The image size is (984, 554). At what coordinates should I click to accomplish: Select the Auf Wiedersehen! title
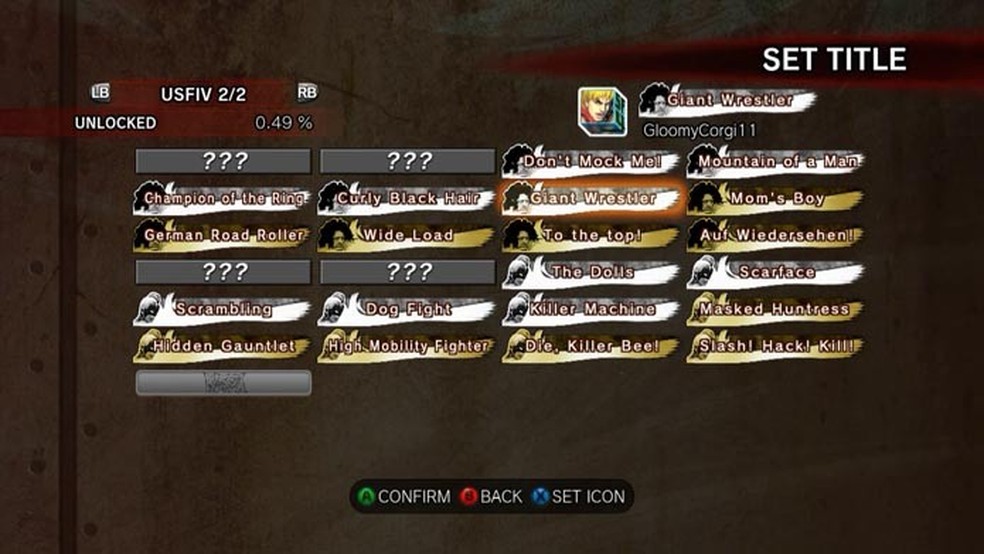click(x=776, y=235)
